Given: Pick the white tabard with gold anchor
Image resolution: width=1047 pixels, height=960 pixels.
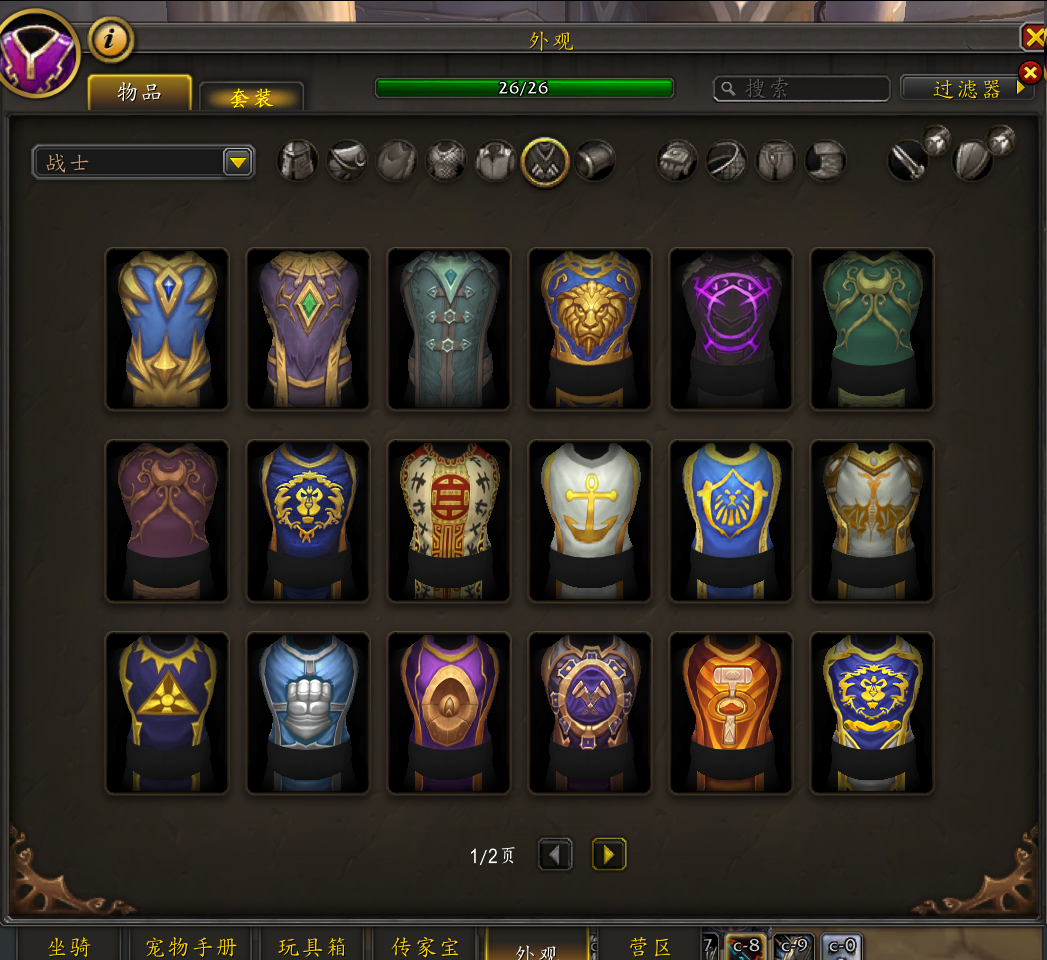Looking at the screenshot, I should pos(590,521).
